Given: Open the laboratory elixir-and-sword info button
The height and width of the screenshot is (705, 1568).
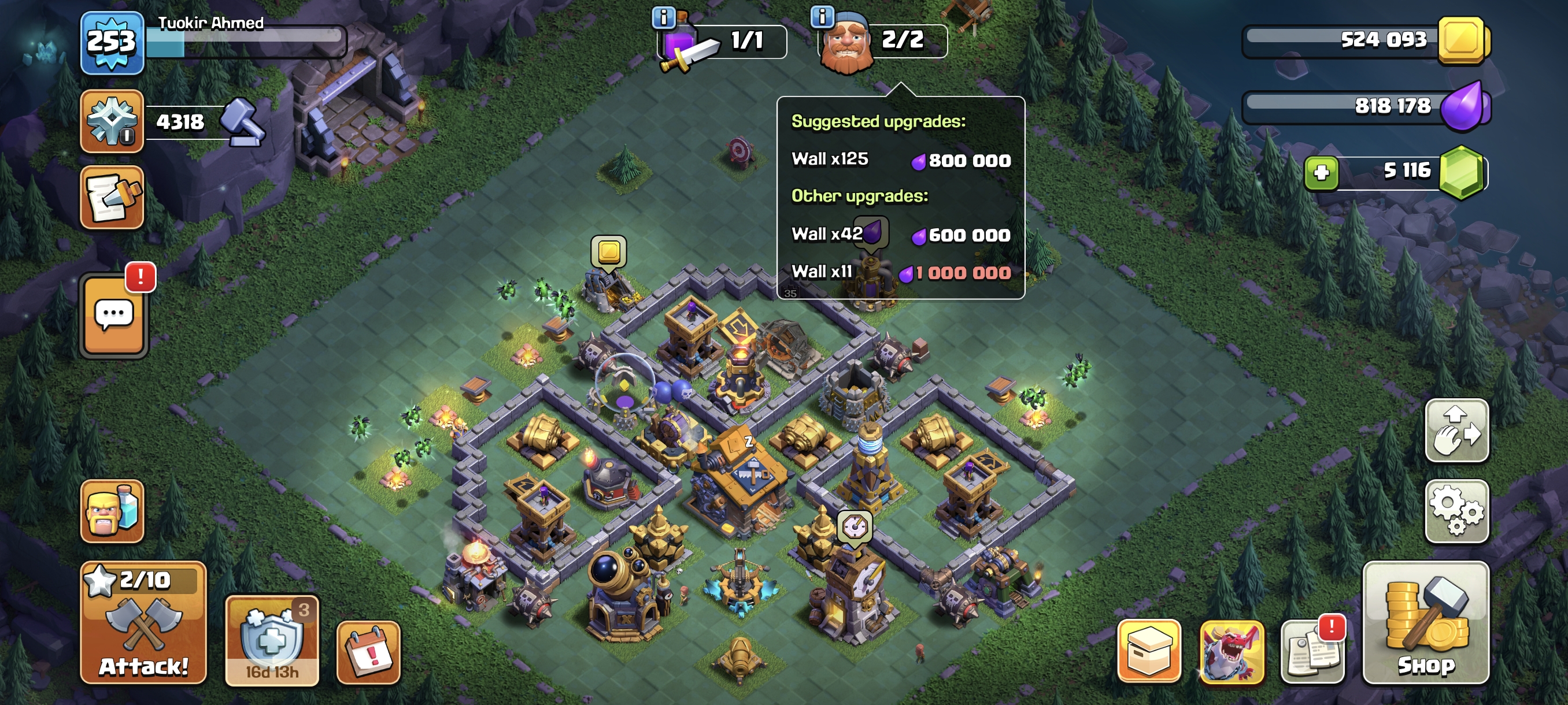Looking at the screenshot, I should pos(664,17).
